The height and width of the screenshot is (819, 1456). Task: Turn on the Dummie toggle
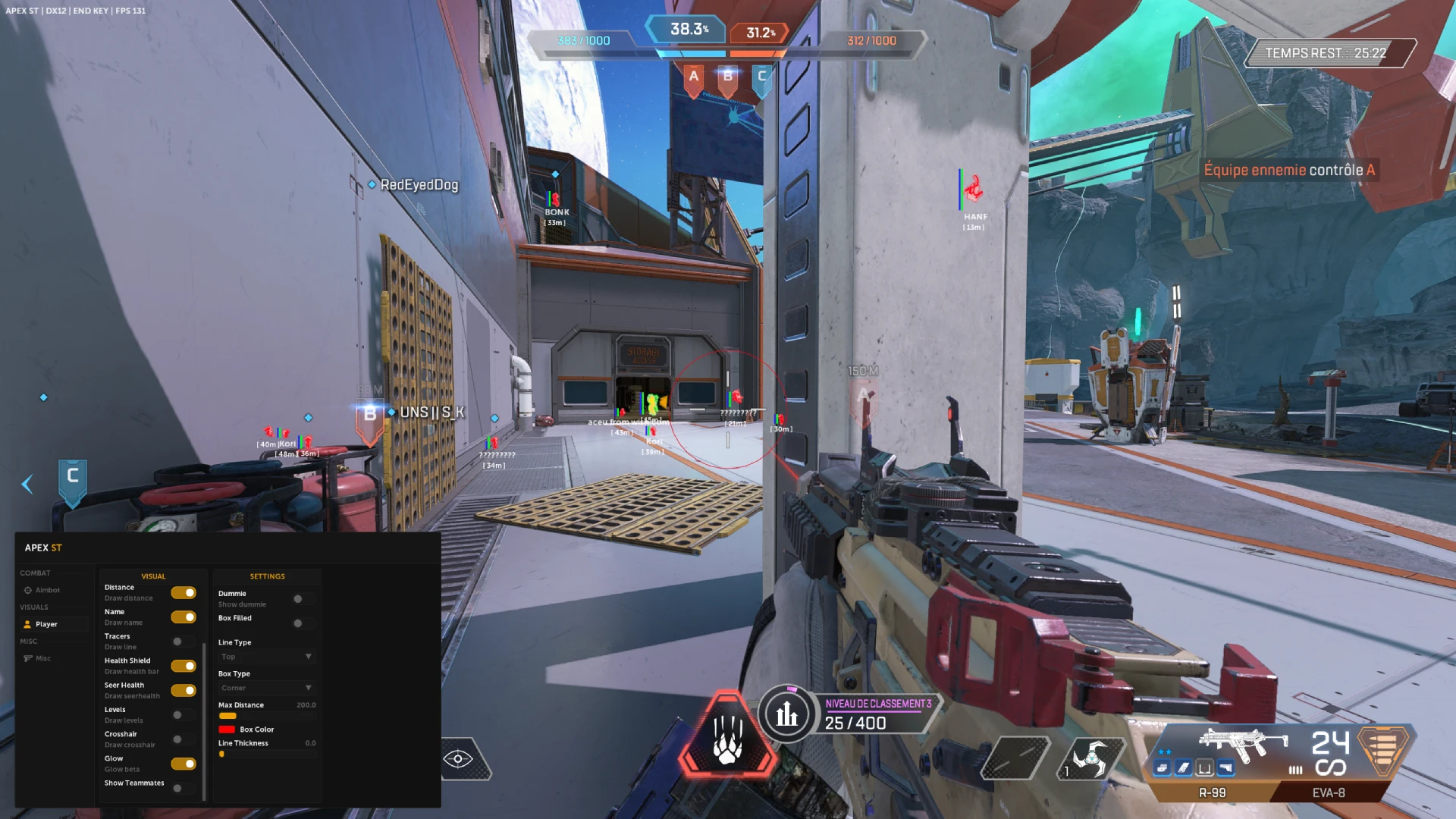(x=303, y=599)
